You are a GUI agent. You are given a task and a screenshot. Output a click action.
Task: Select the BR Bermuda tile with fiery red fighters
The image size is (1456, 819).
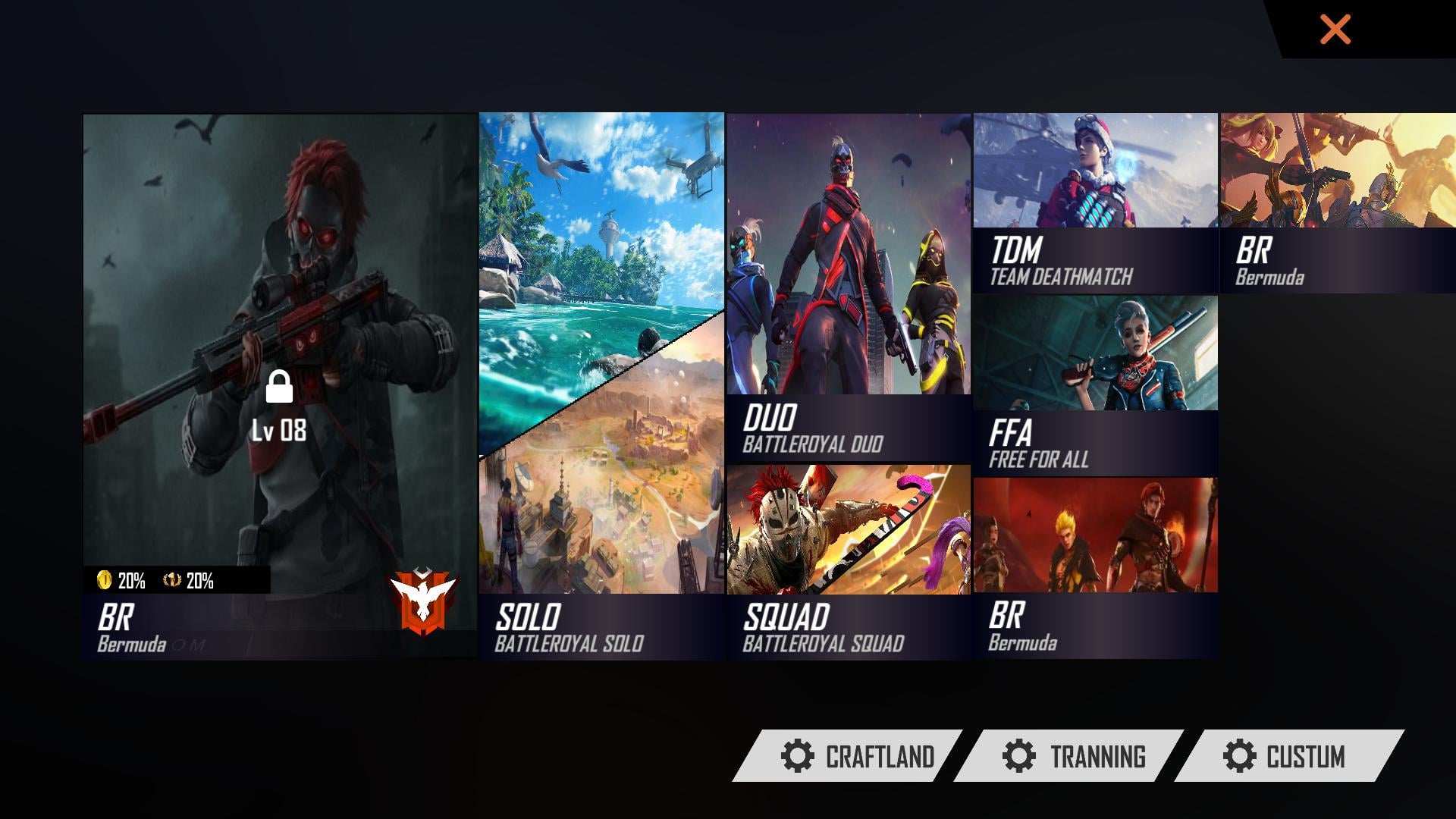coord(1095,567)
